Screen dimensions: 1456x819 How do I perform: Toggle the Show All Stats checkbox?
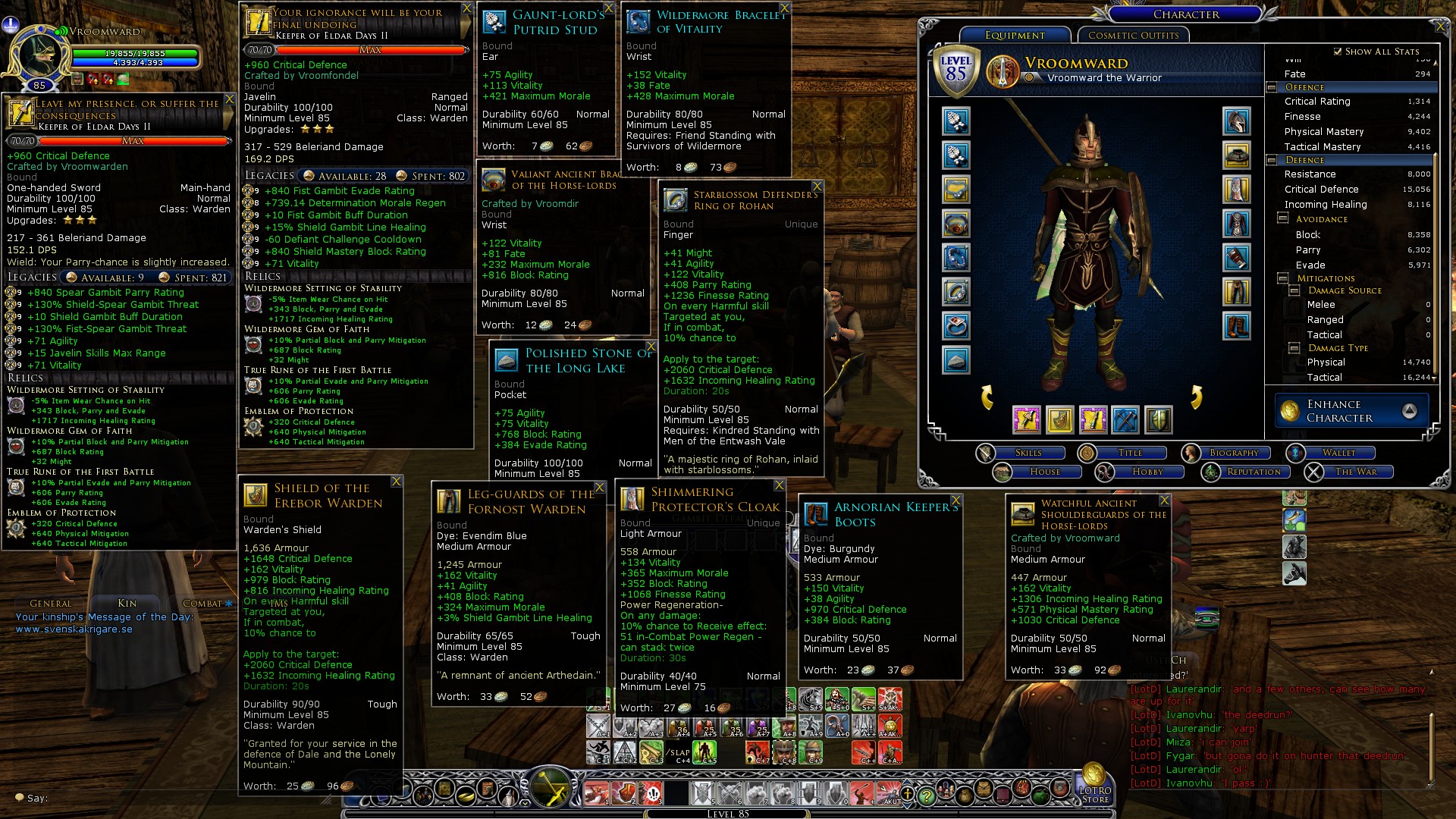(1338, 52)
